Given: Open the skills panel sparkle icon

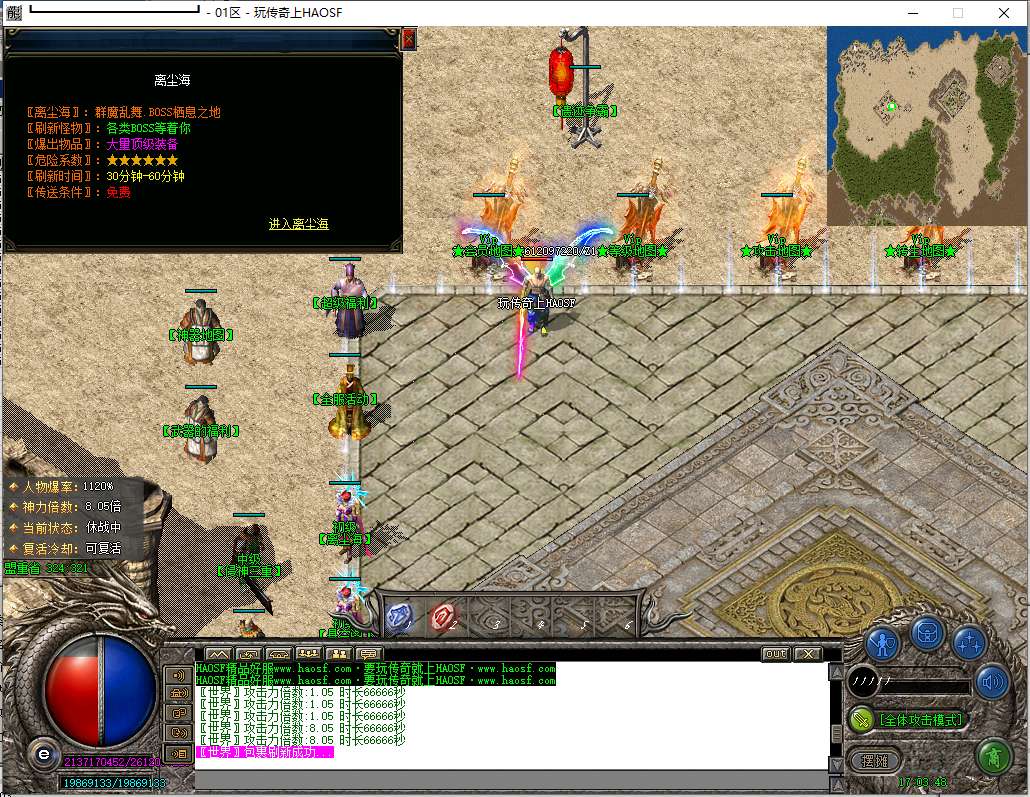Looking at the screenshot, I should click(969, 642).
